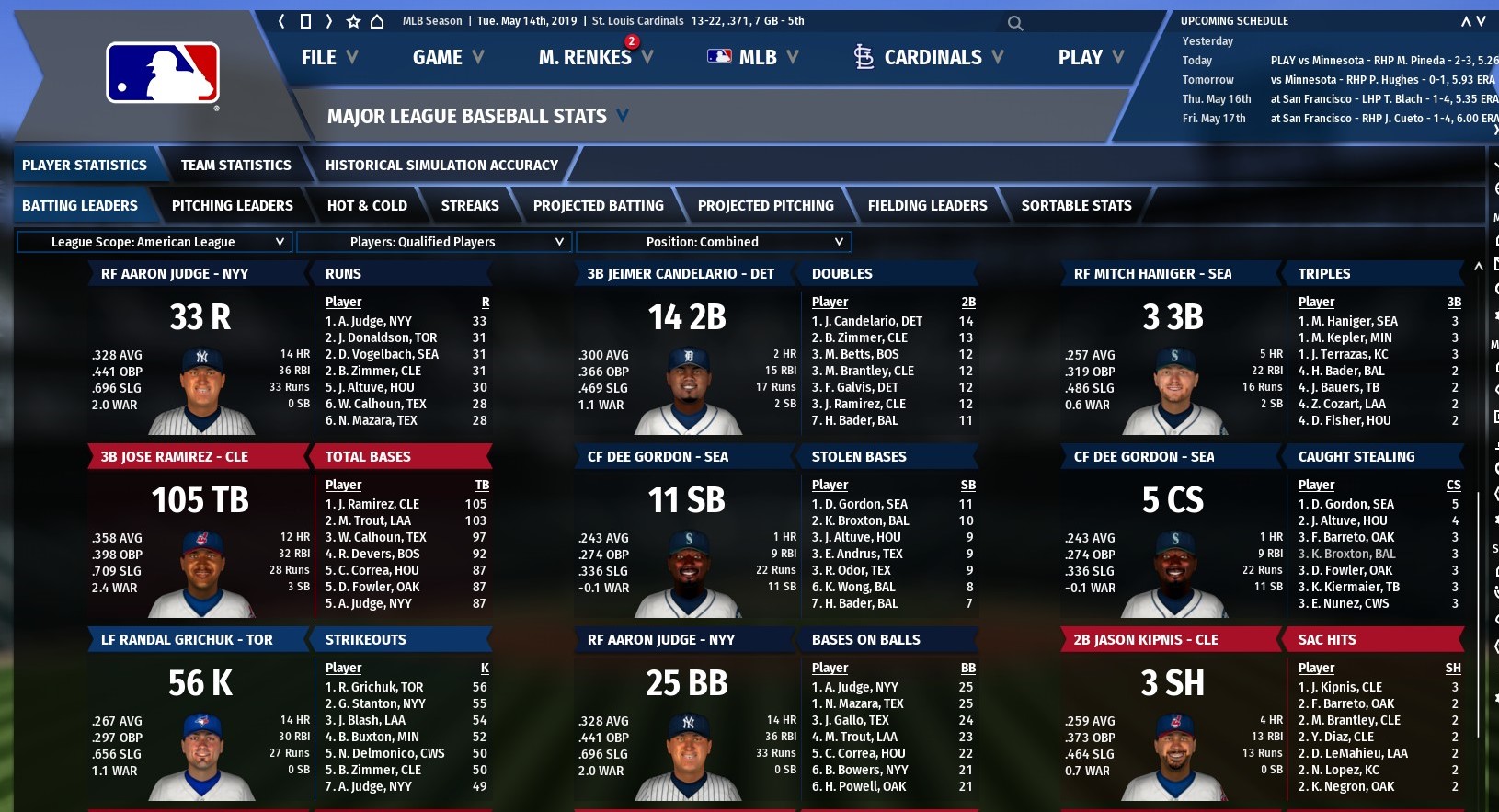The width and height of the screenshot is (1499, 812).
Task: Open the M. RENKES manager menu
Action: tap(594, 57)
